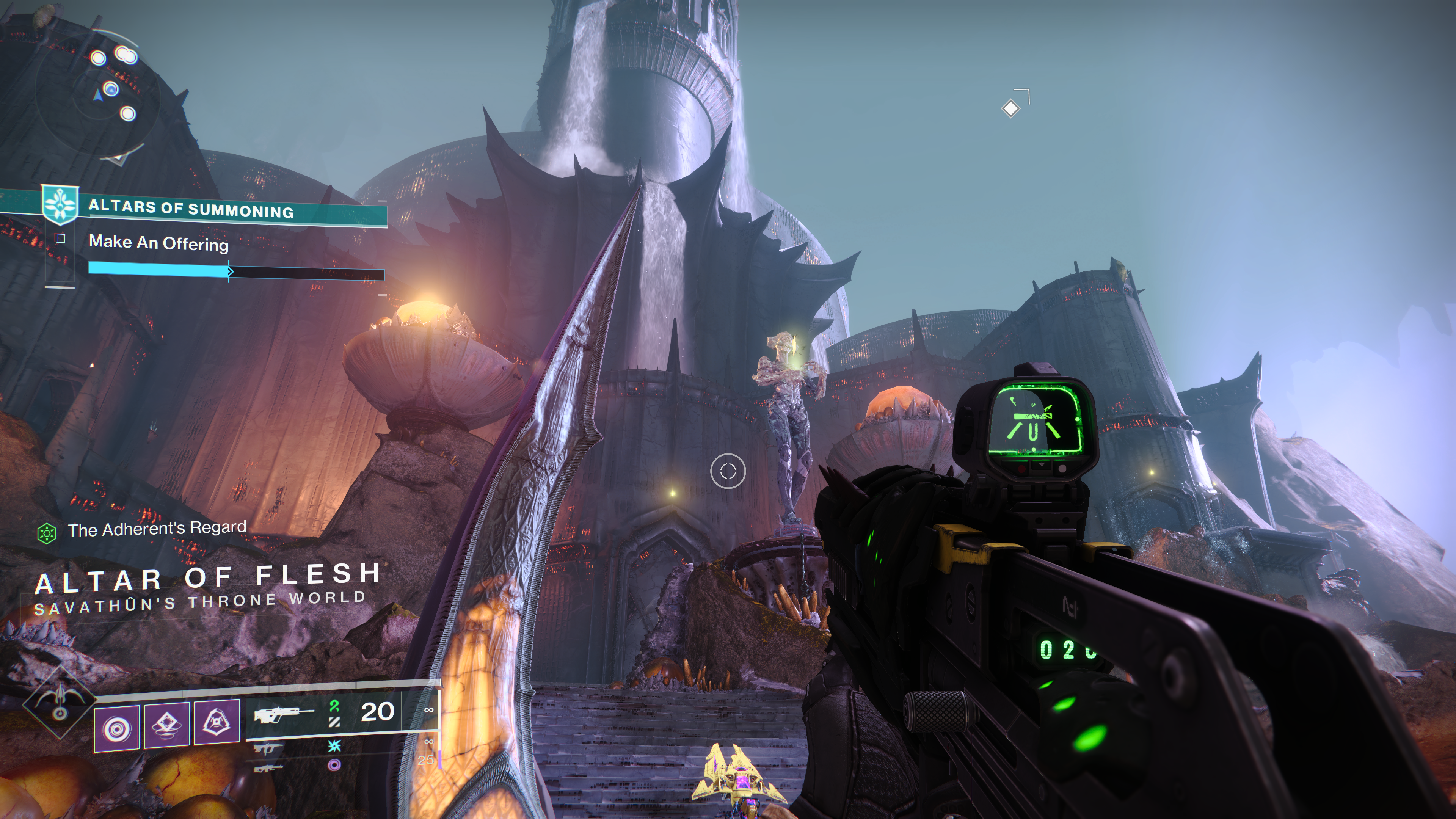This screenshot has width=1456, height=819.
Task: Activate the Void super ability diamond icon
Action: click(x=59, y=703)
